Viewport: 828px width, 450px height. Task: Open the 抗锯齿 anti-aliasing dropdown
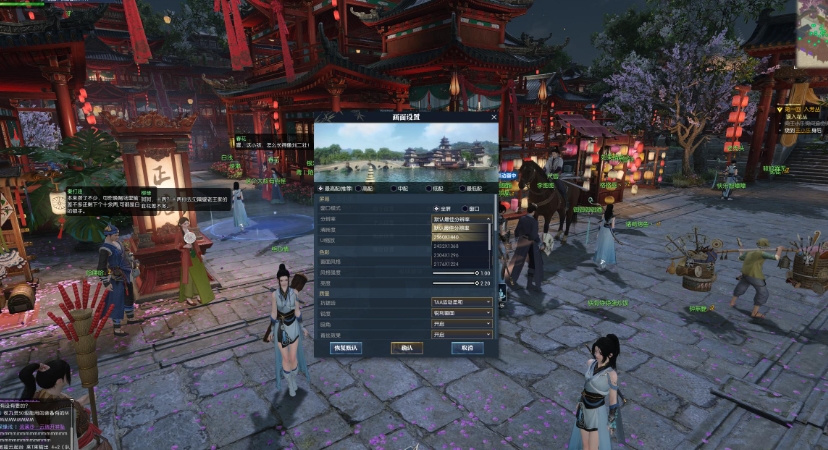pyautogui.click(x=461, y=301)
